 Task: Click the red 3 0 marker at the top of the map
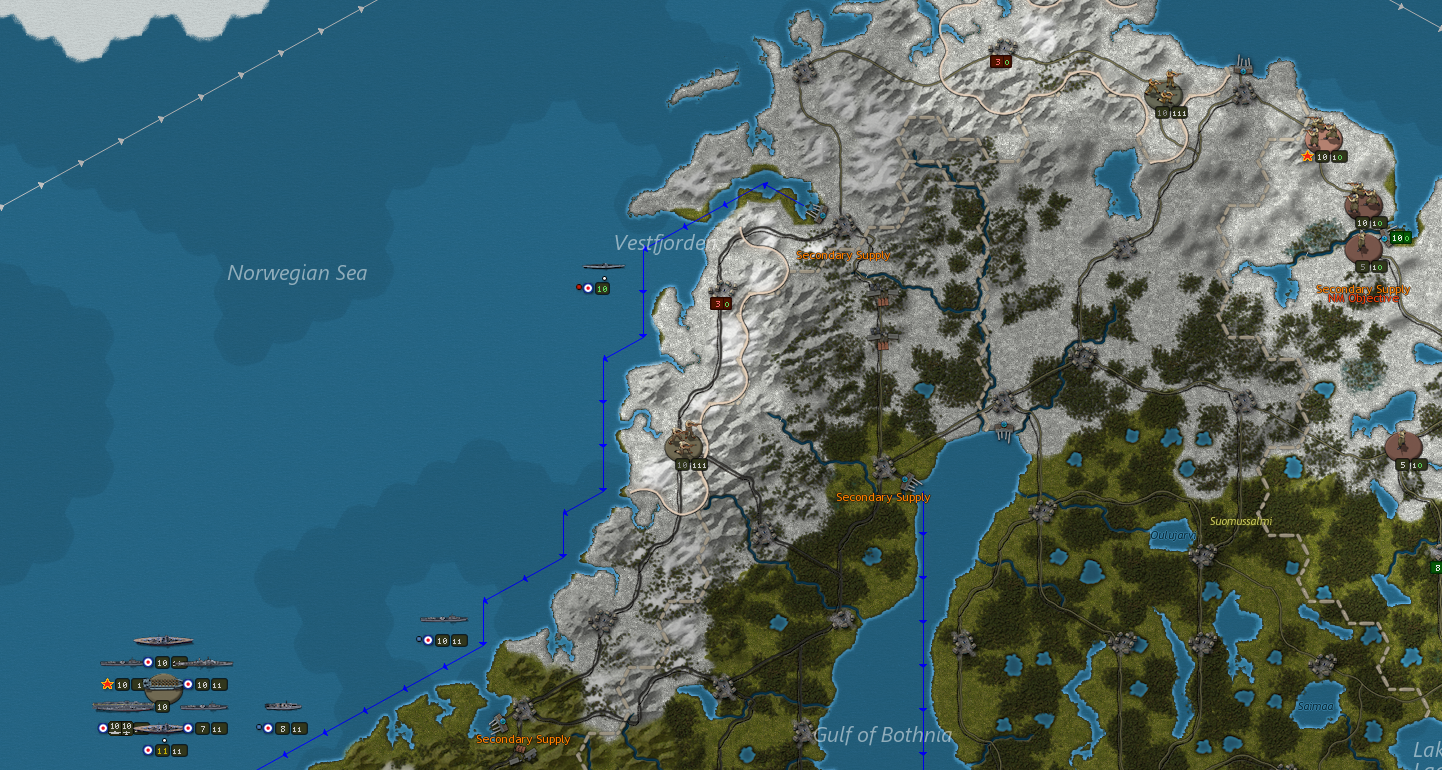[1001, 60]
